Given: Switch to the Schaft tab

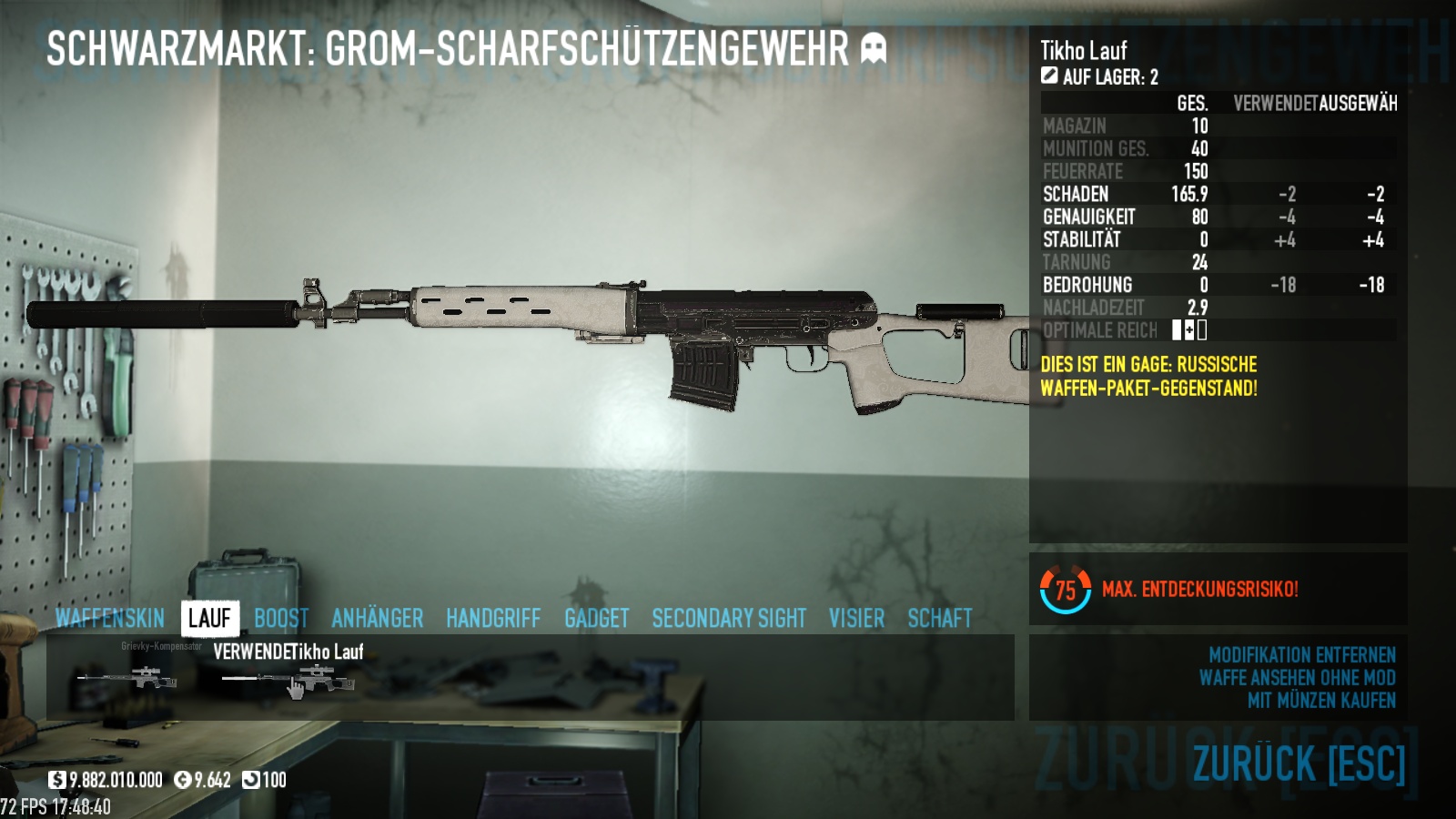Looking at the screenshot, I should tap(940, 619).
